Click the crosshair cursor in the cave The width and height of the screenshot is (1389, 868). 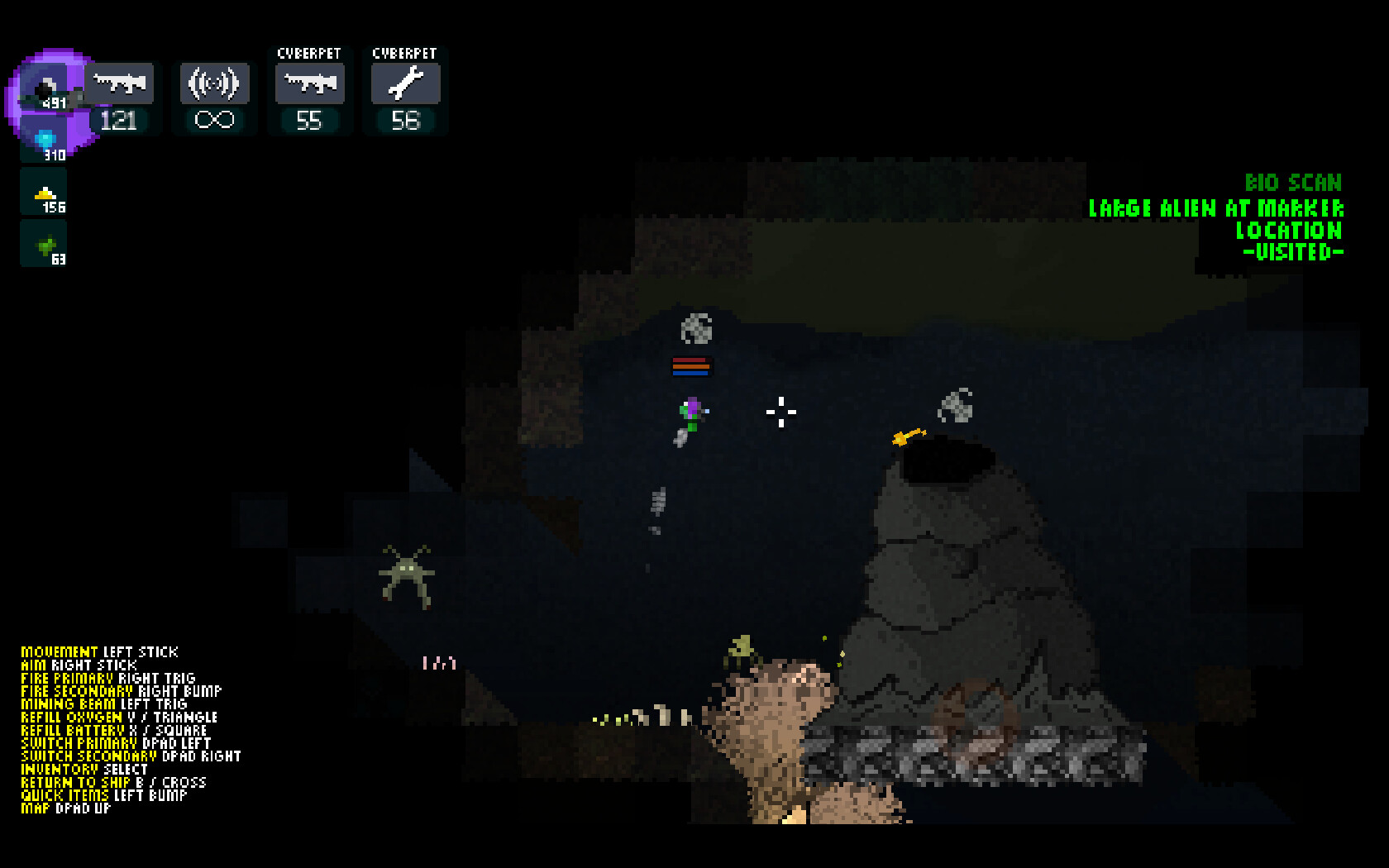point(780,411)
